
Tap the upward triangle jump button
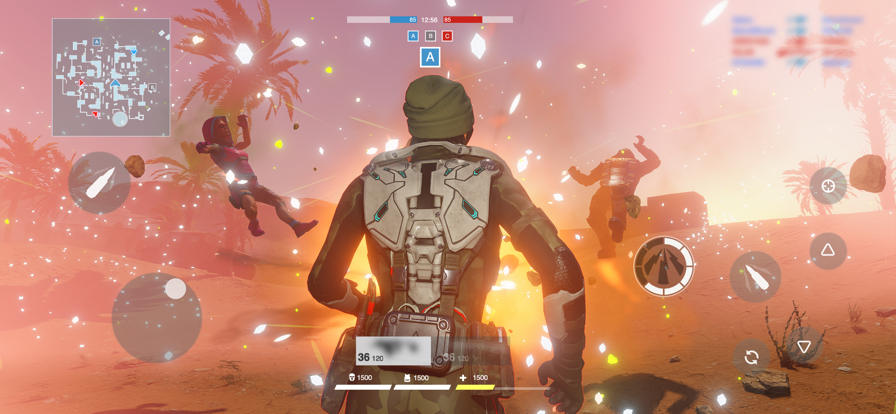coord(827,250)
